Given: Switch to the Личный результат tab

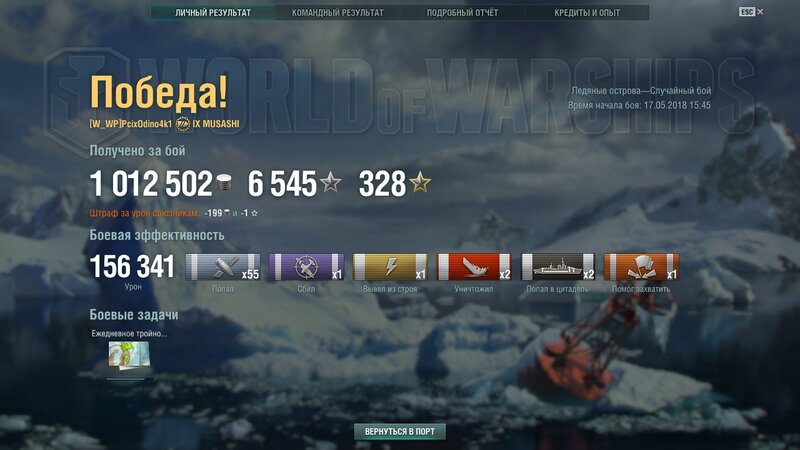Looking at the screenshot, I should pos(213,13).
